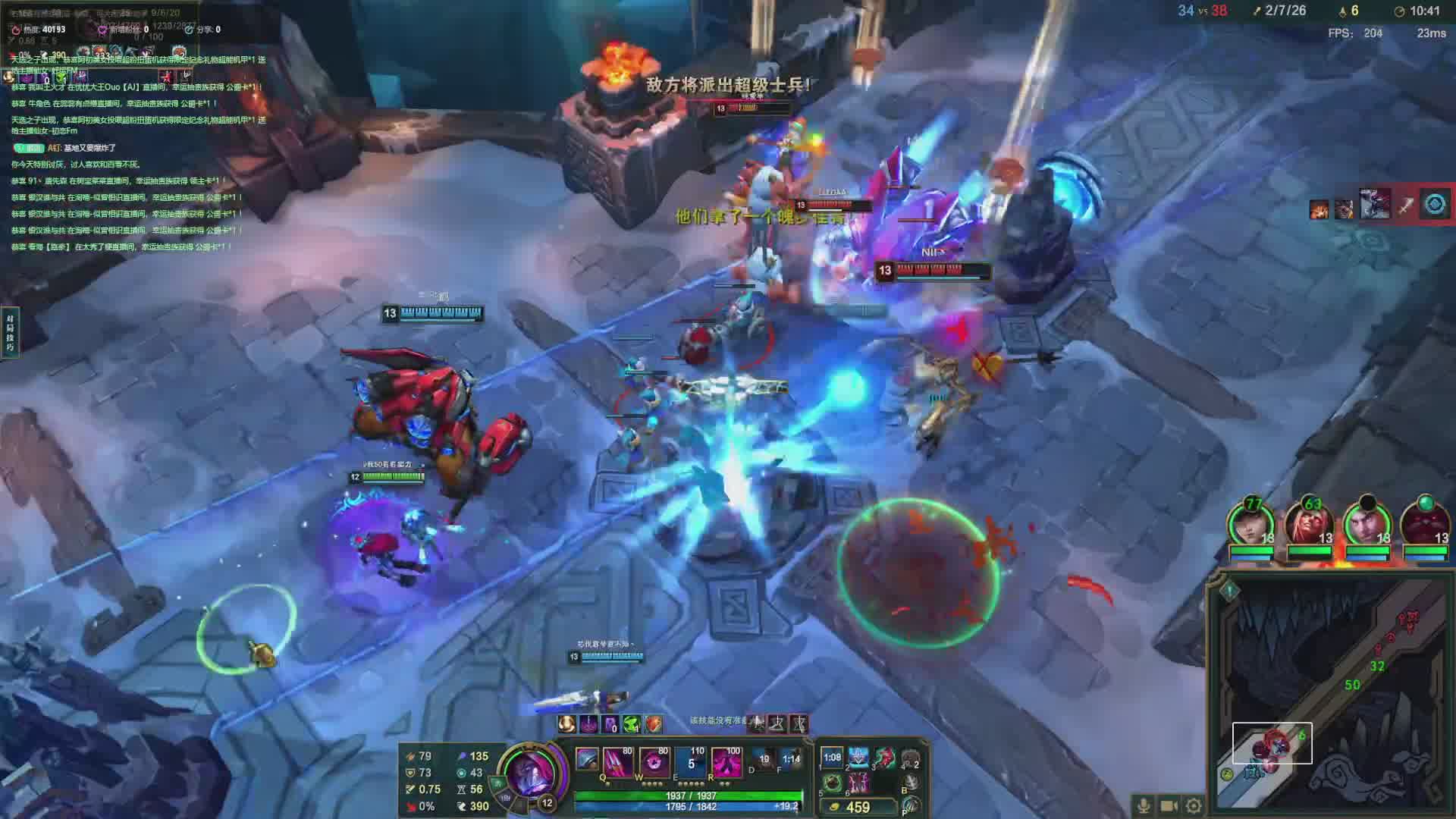Use the D summoner spell
Viewport: 1456px width, 819px height.
(x=763, y=759)
